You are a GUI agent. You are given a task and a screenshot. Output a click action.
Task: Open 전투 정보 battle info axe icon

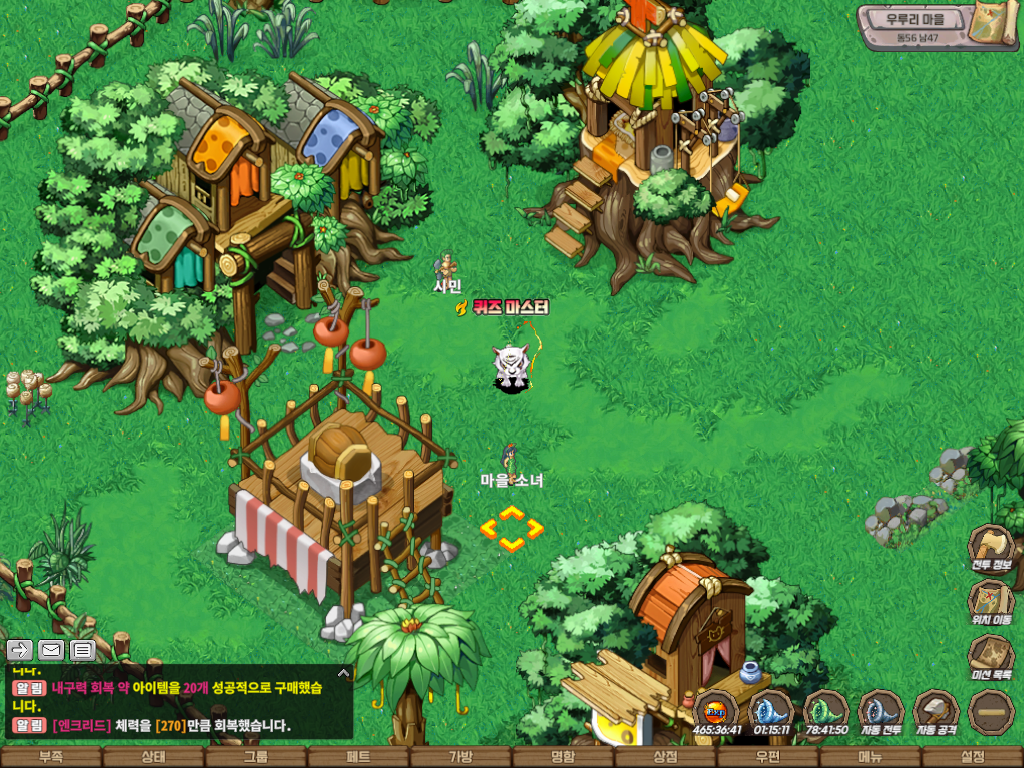coord(991,547)
